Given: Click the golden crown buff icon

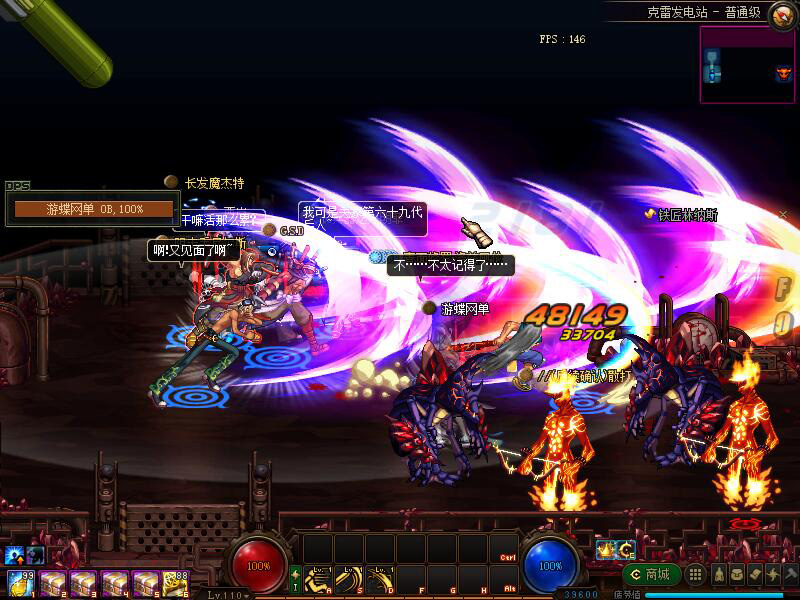Looking at the screenshot, I should point(605,549).
